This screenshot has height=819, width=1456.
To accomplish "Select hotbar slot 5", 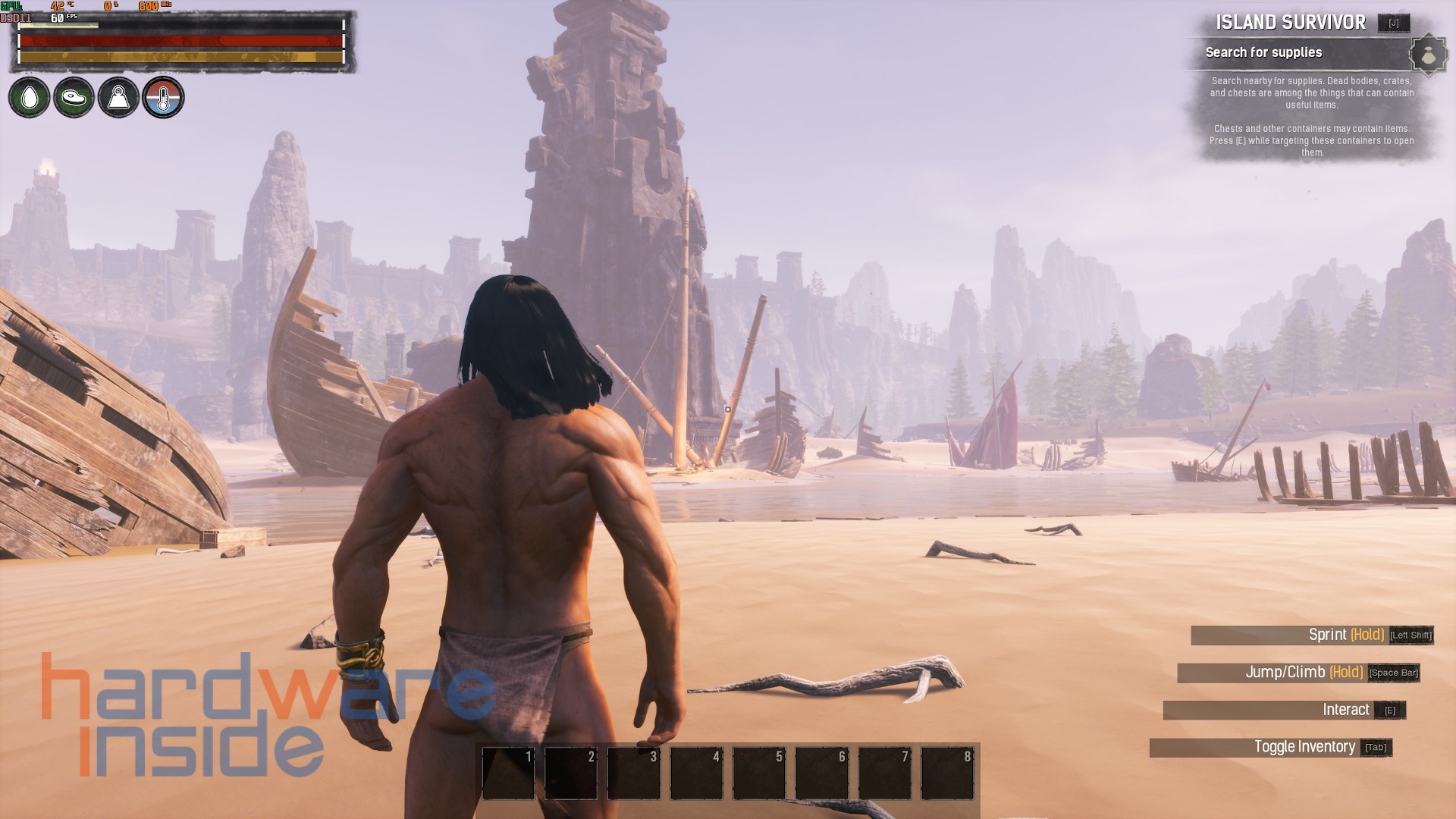I will click(759, 773).
